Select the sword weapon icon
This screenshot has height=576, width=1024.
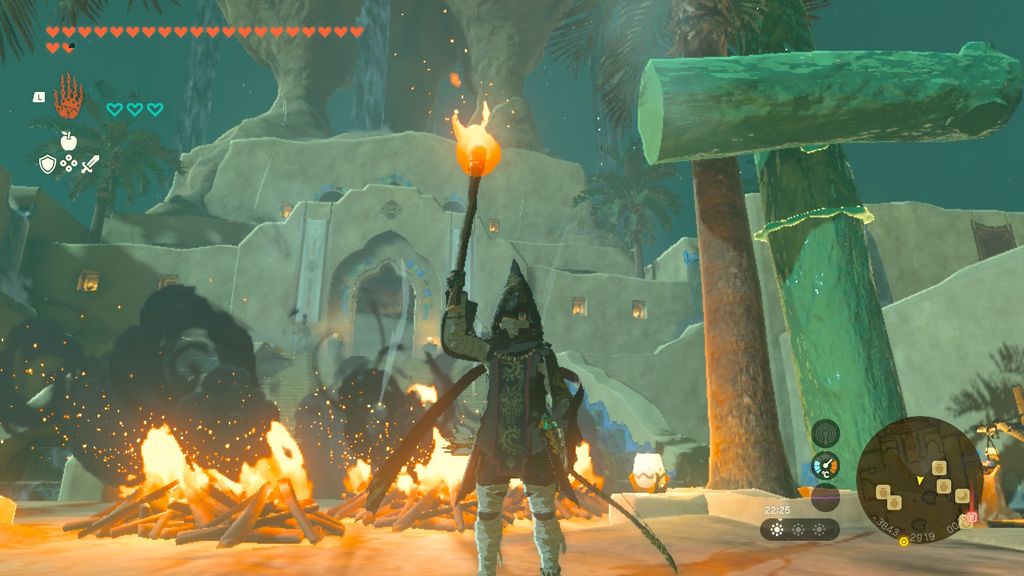[x=90, y=164]
